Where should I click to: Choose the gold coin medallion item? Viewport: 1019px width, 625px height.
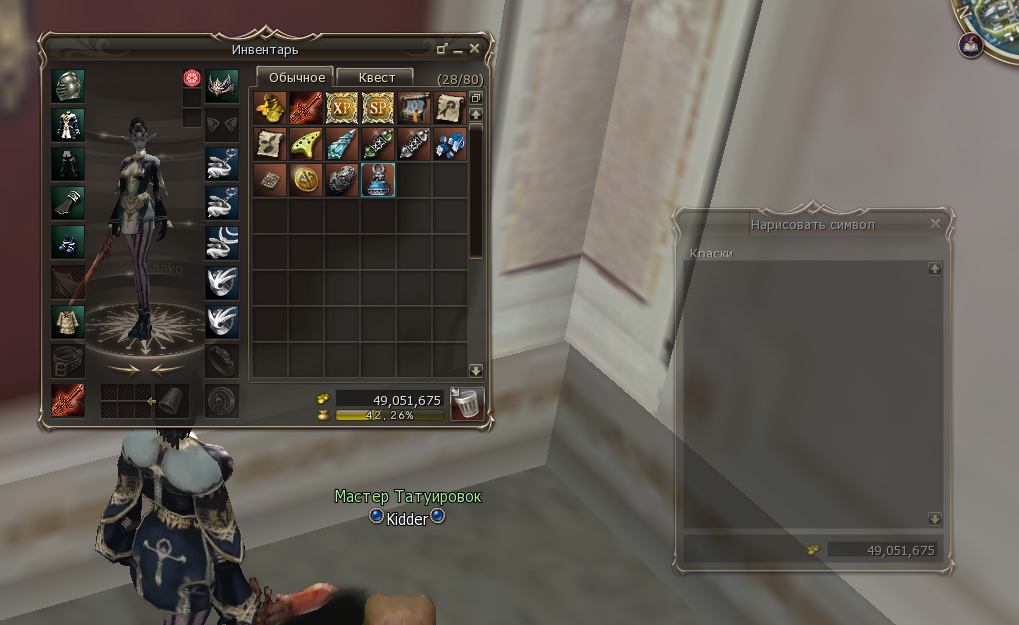pos(306,180)
